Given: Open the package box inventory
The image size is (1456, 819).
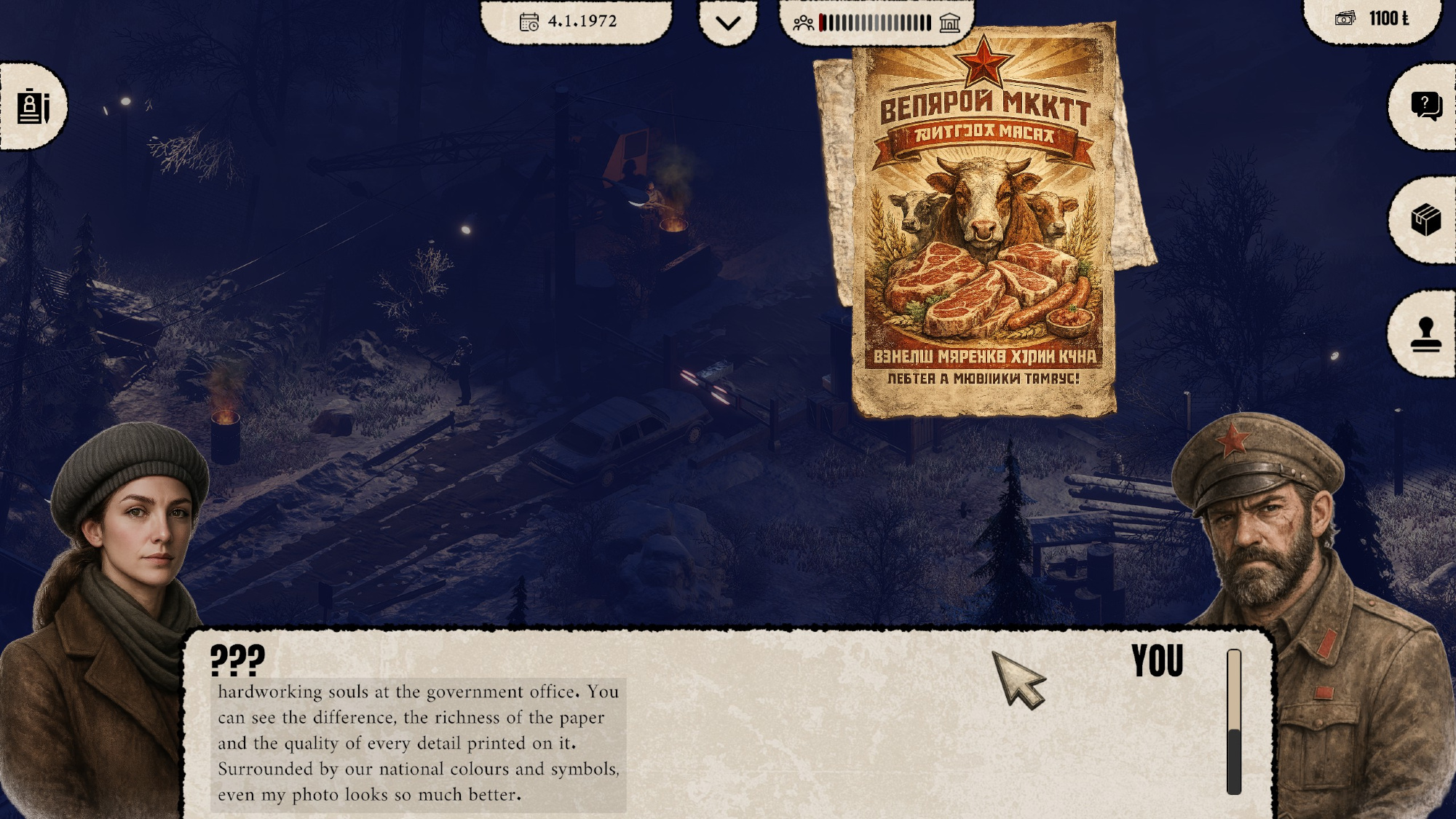Looking at the screenshot, I should 1425,220.
